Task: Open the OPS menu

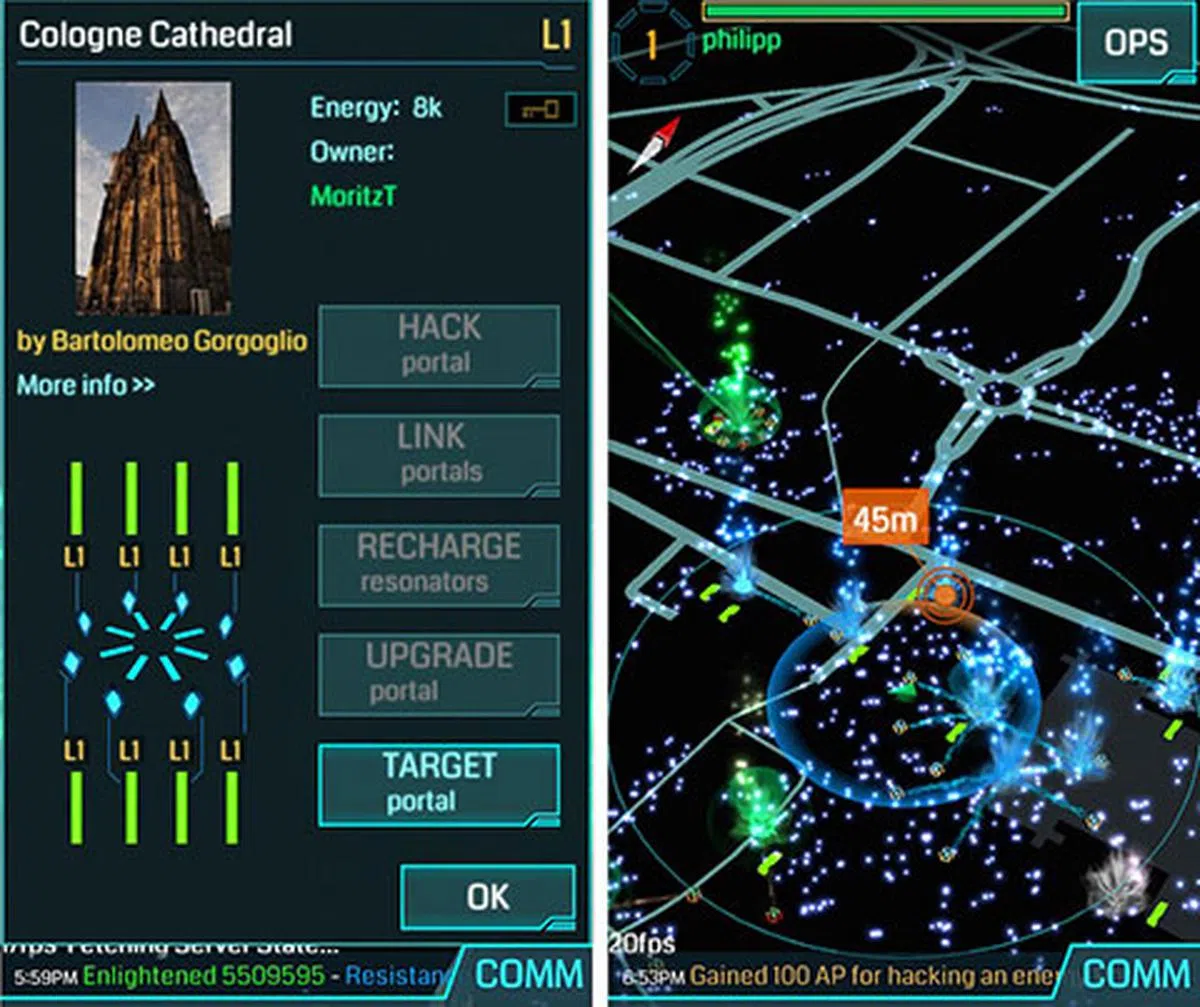Action: 1136,42
